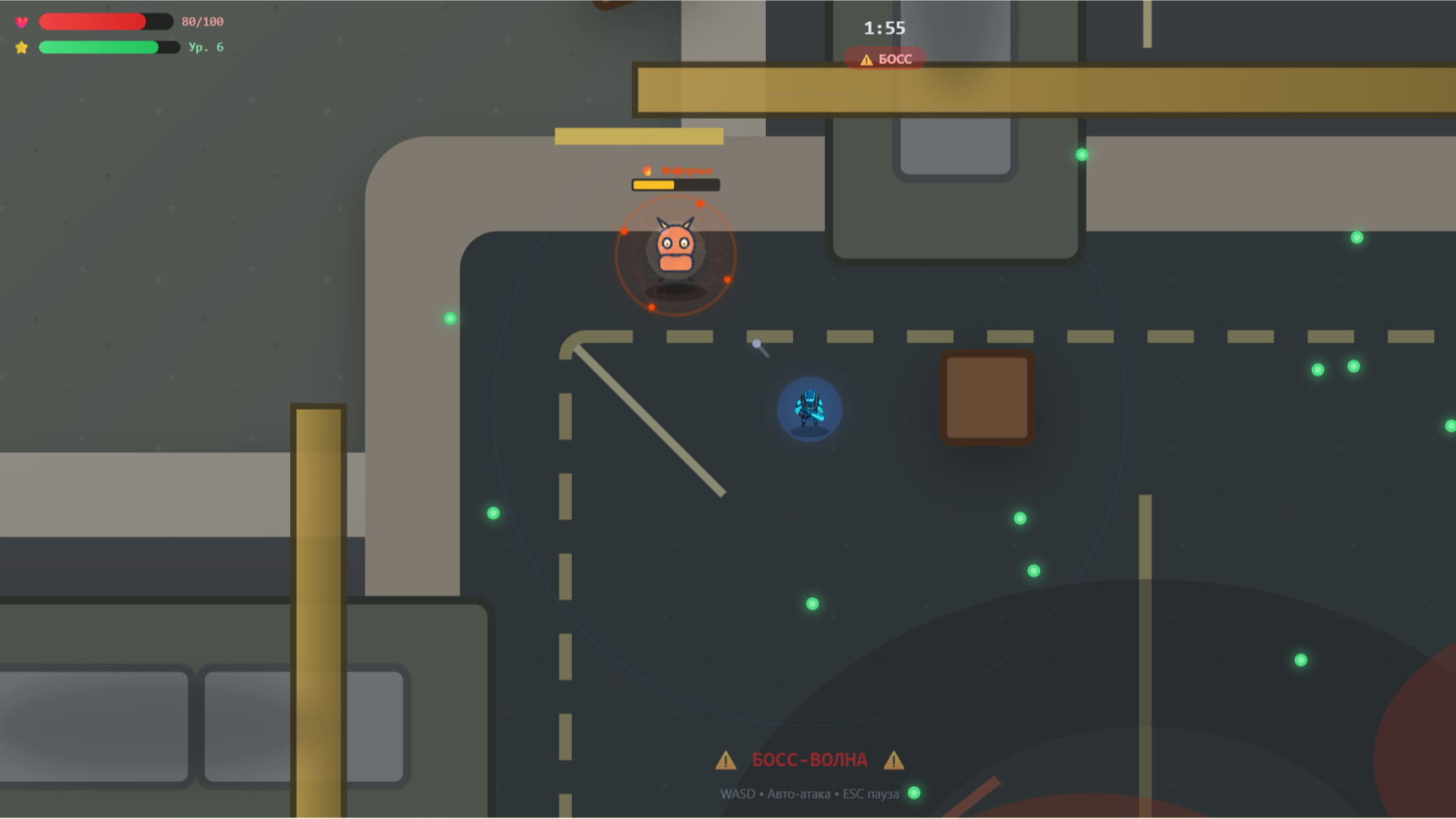Click the Ур. 6 level label
This screenshot has height=819, width=1456.
click(205, 47)
